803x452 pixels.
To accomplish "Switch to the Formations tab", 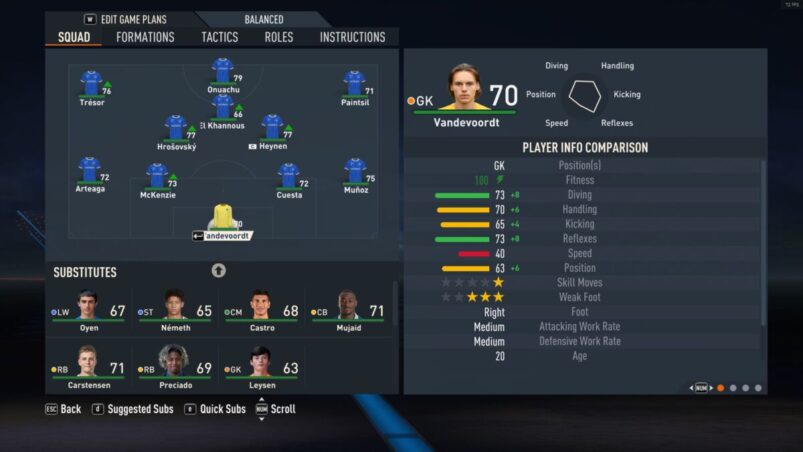I will [145, 37].
